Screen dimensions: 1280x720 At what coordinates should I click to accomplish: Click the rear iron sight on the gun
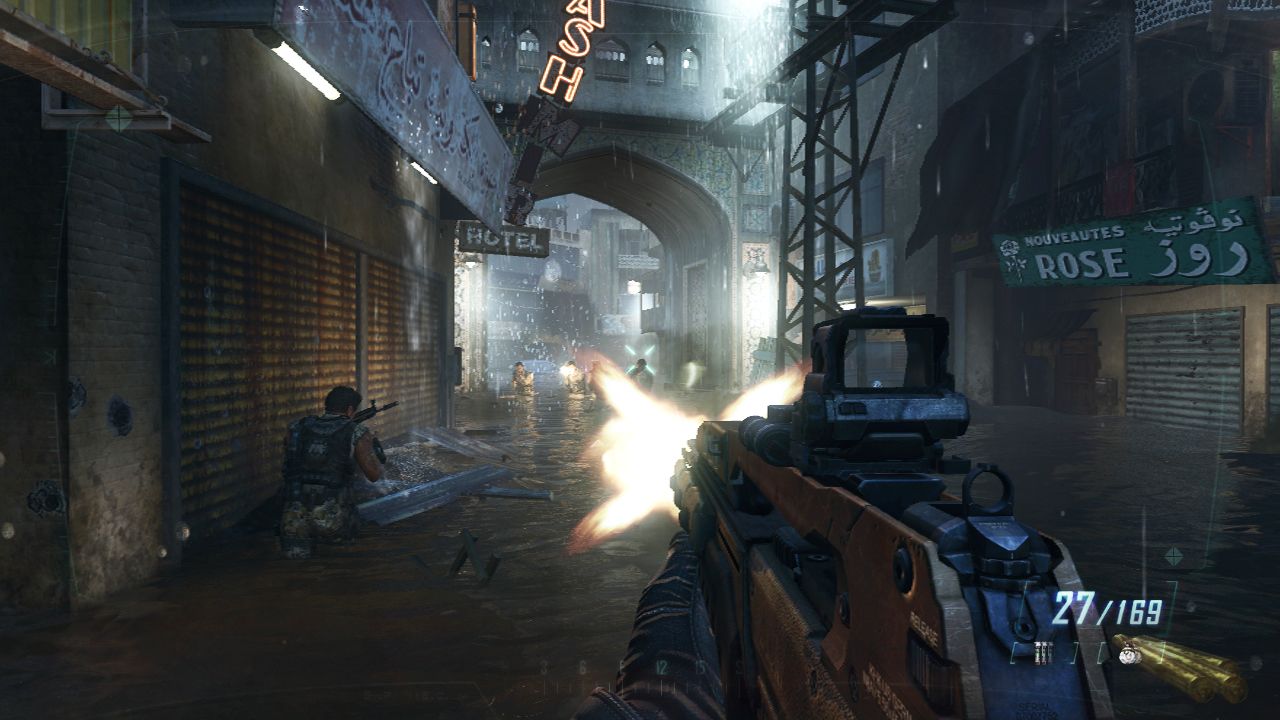pos(990,490)
